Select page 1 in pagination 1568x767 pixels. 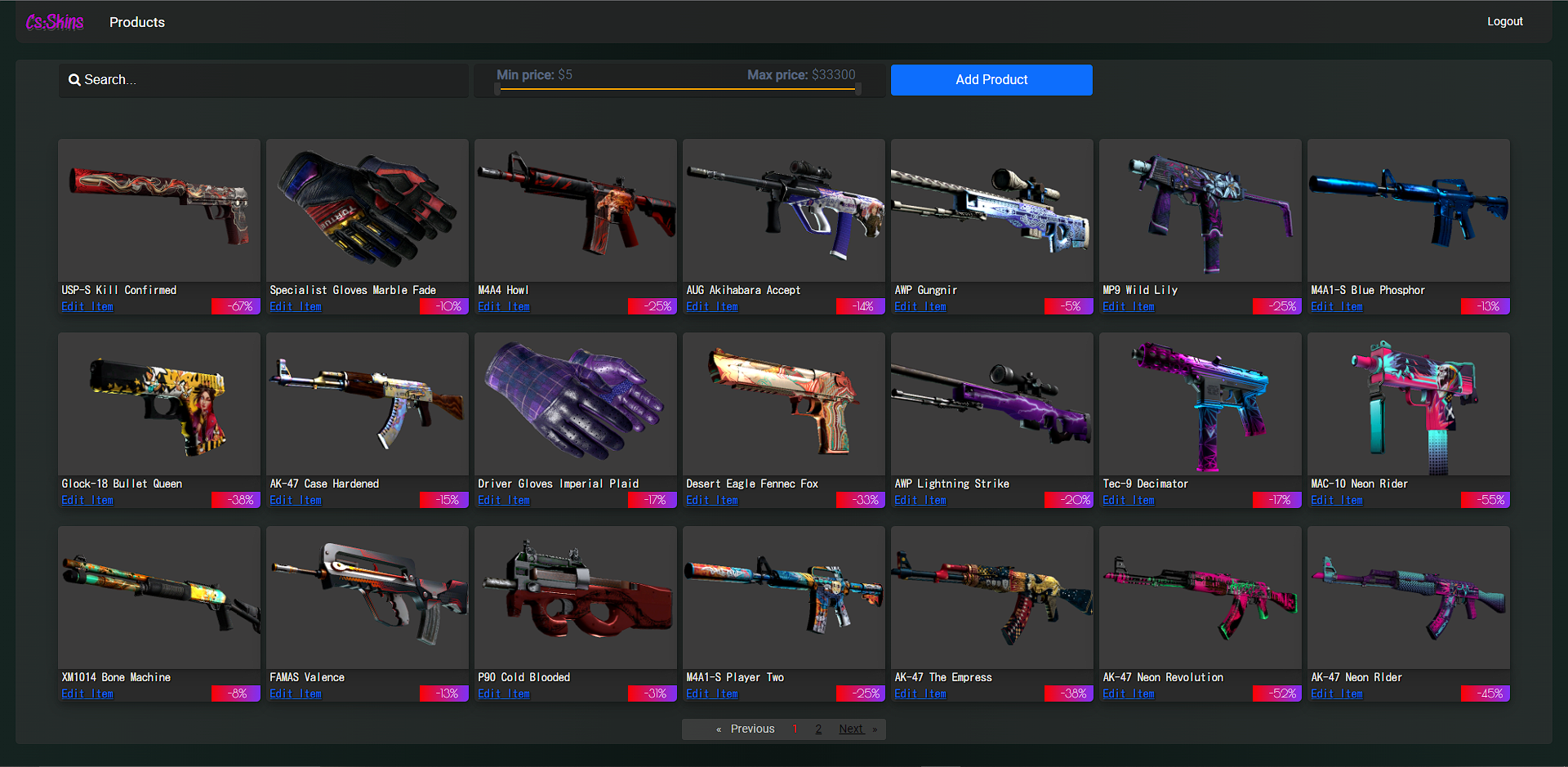point(795,729)
